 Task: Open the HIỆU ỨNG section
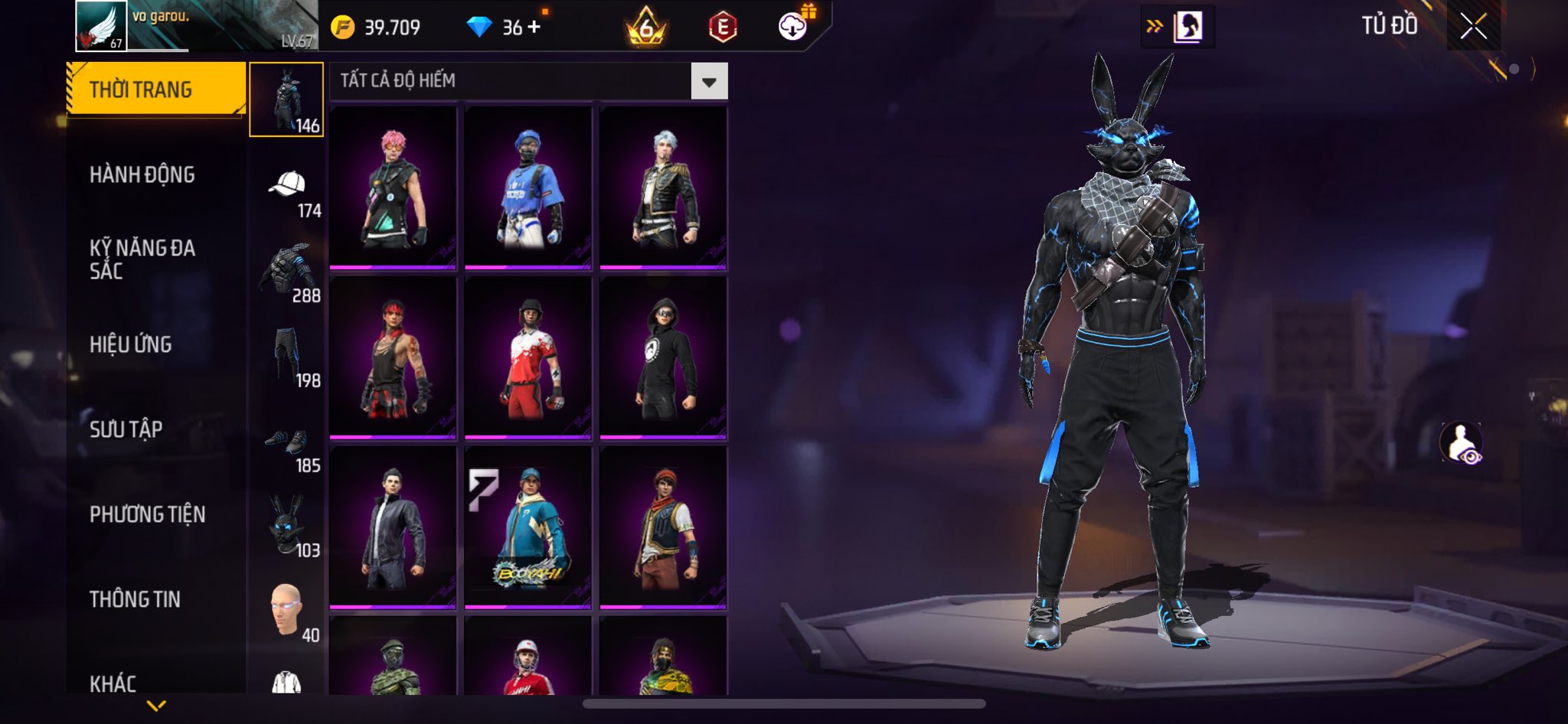point(131,344)
